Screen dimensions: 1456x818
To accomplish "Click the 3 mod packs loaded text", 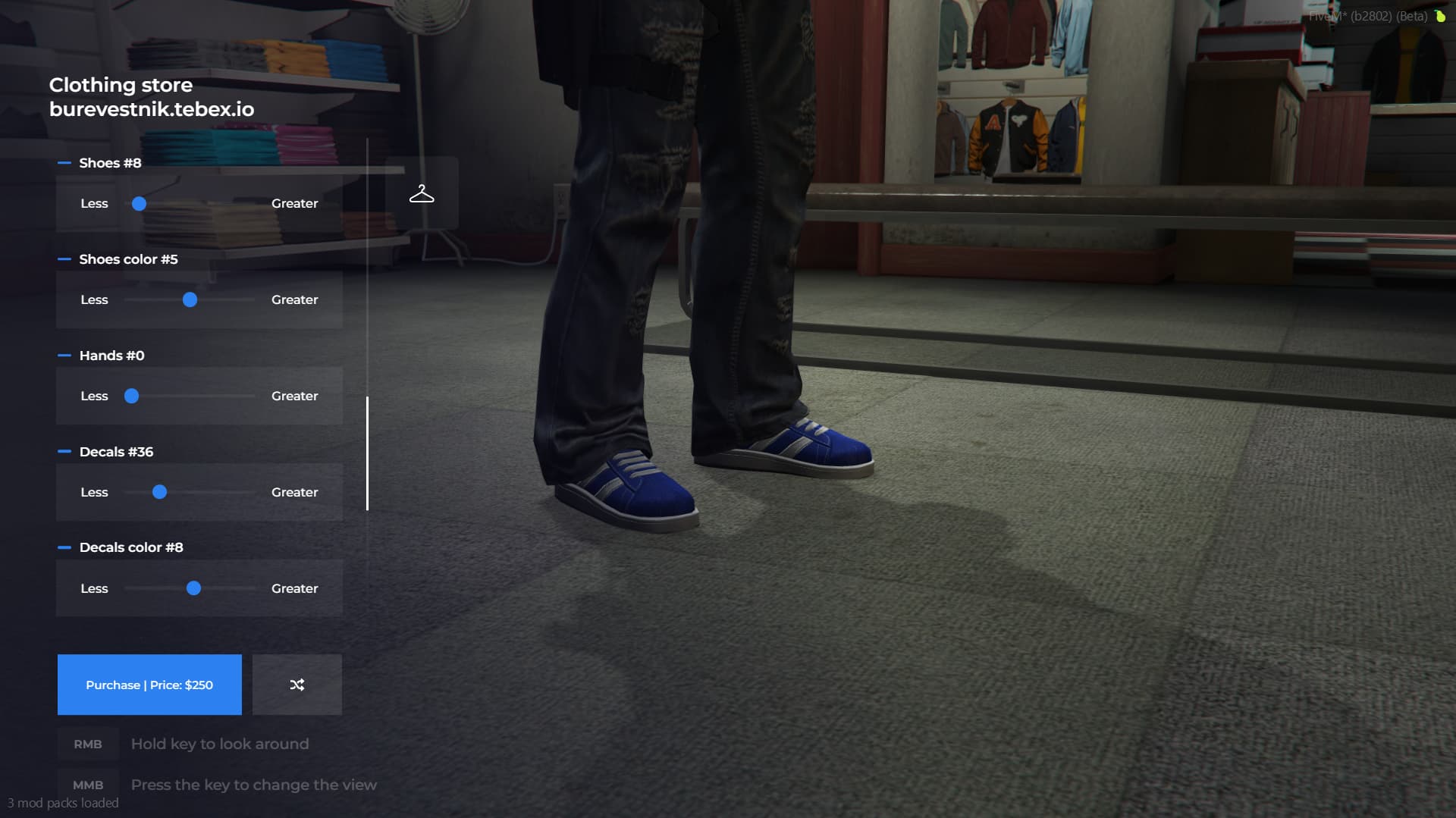I will tap(64, 802).
